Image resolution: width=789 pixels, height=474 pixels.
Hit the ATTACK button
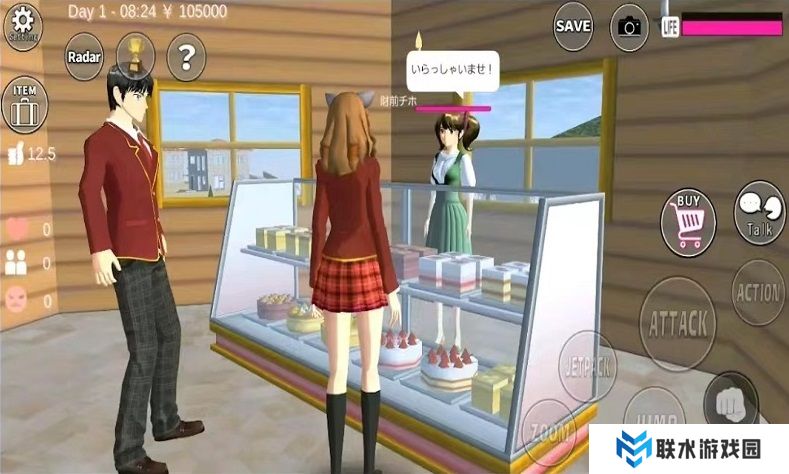click(x=679, y=323)
